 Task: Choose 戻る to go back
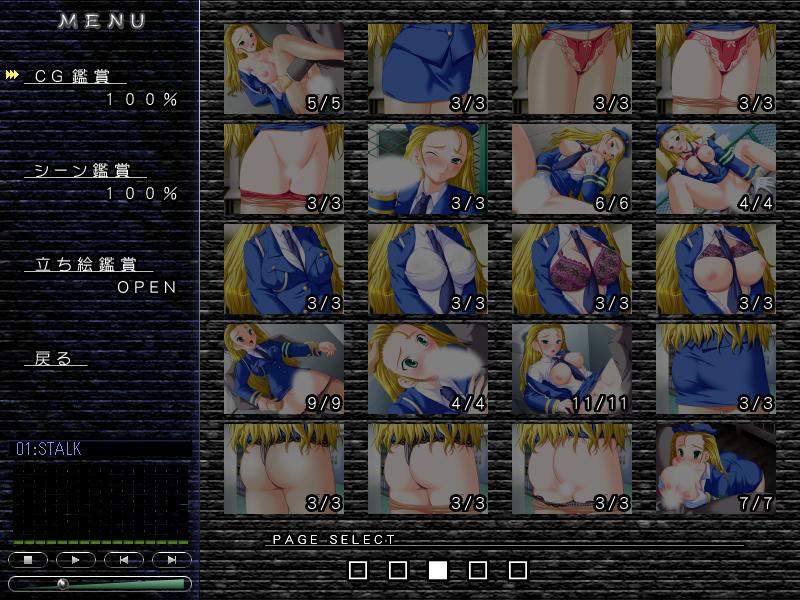point(54,358)
